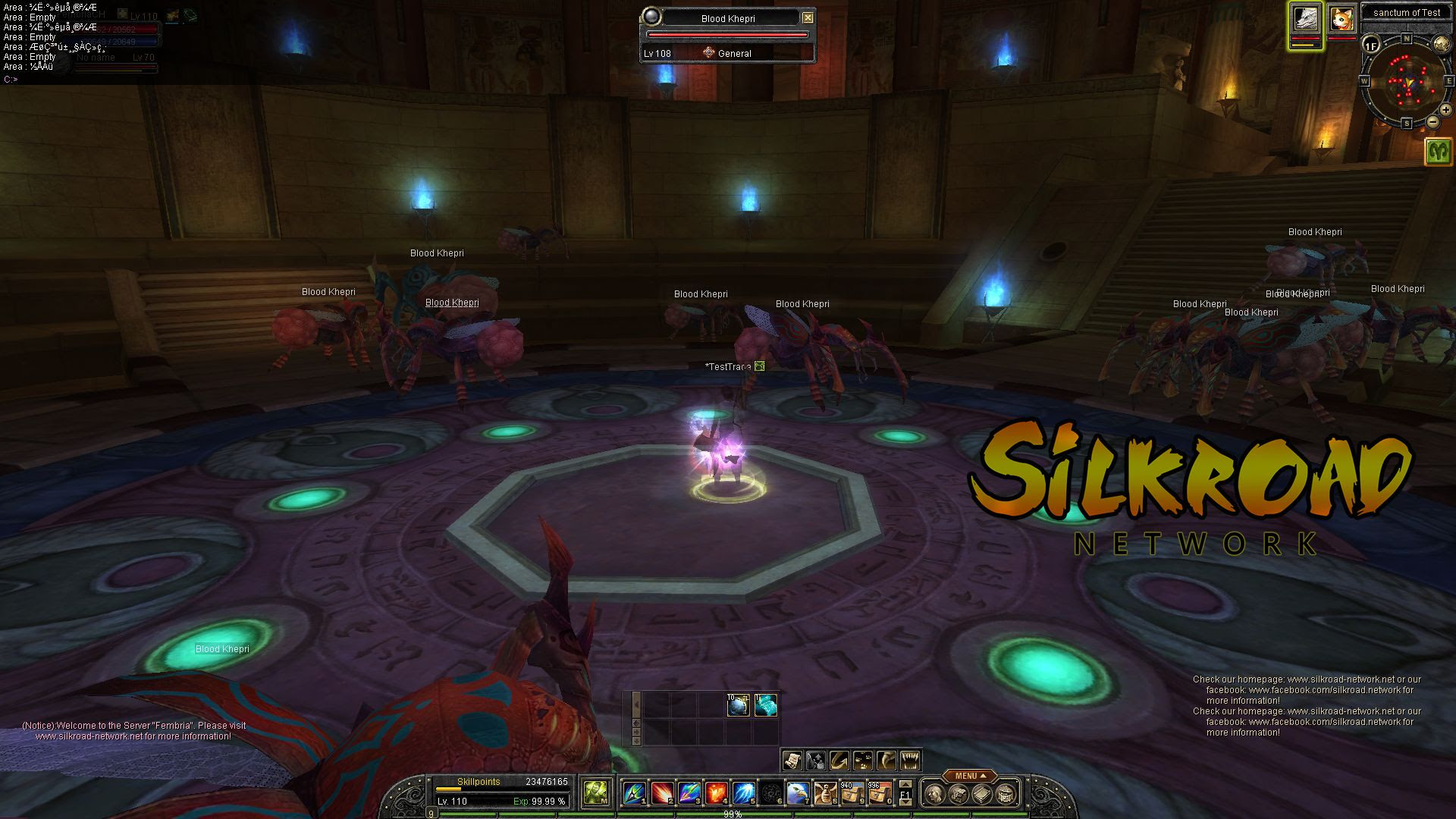Cast the flame skill in slot 4
The image size is (1456, 819).
[716, 793]
